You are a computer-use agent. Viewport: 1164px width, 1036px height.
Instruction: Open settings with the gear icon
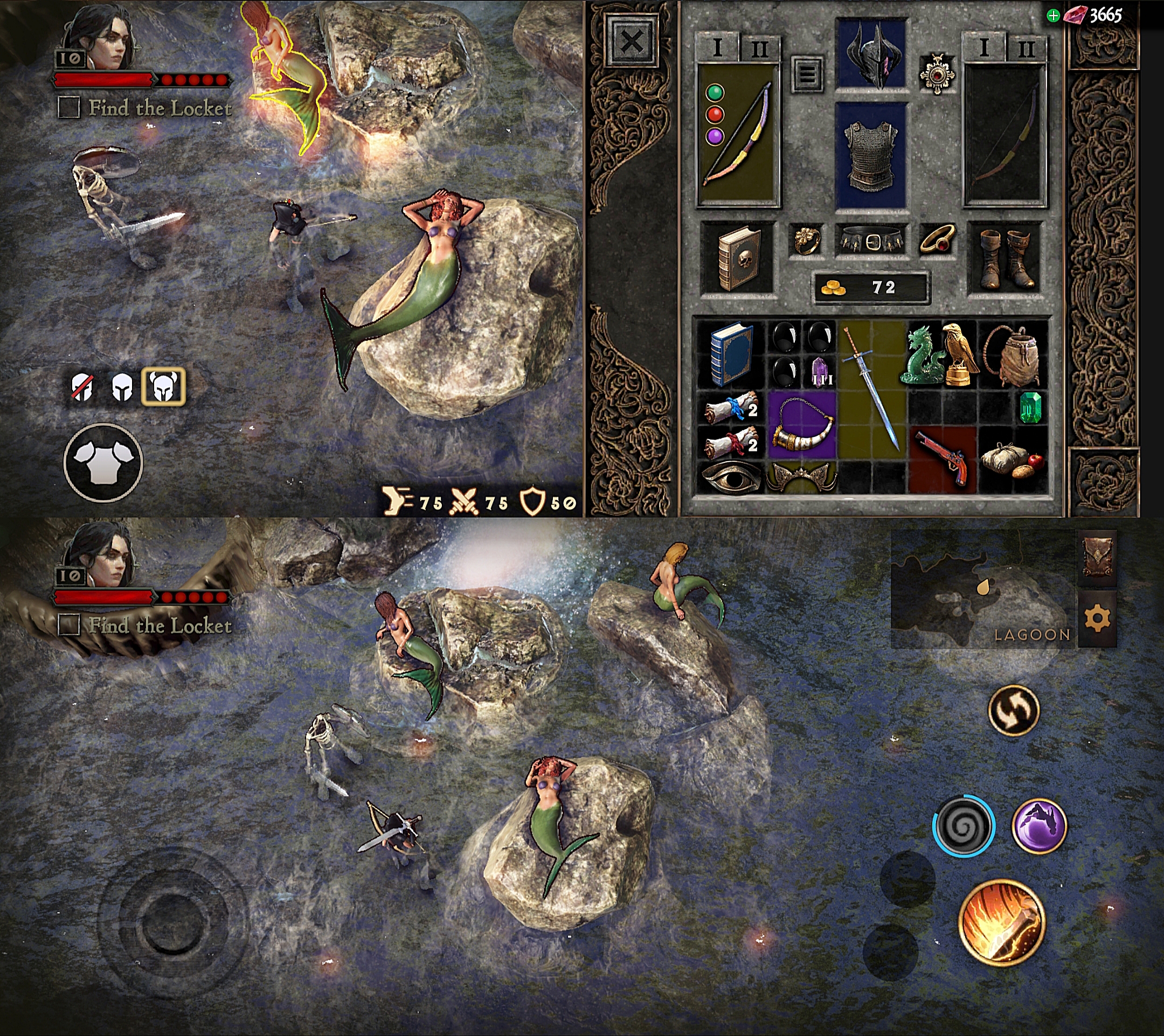1097,618
